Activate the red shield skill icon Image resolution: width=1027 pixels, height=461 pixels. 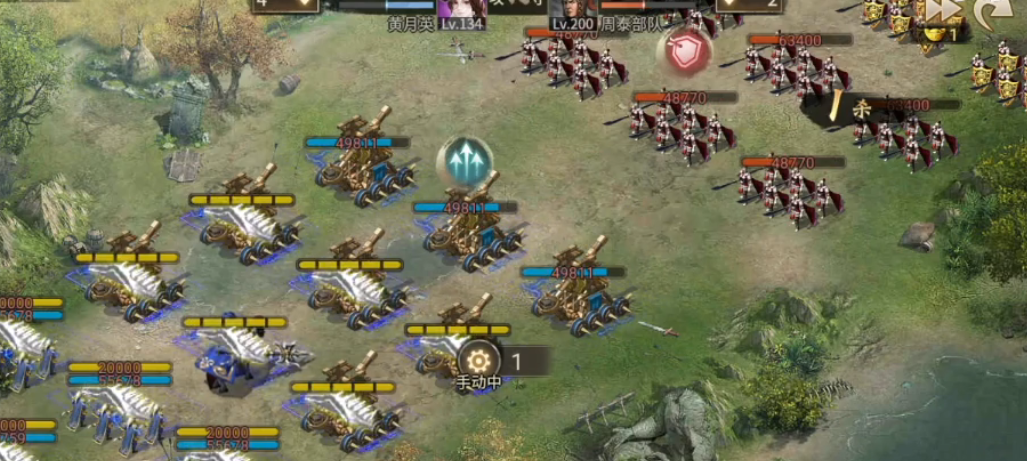pos(685,53)
